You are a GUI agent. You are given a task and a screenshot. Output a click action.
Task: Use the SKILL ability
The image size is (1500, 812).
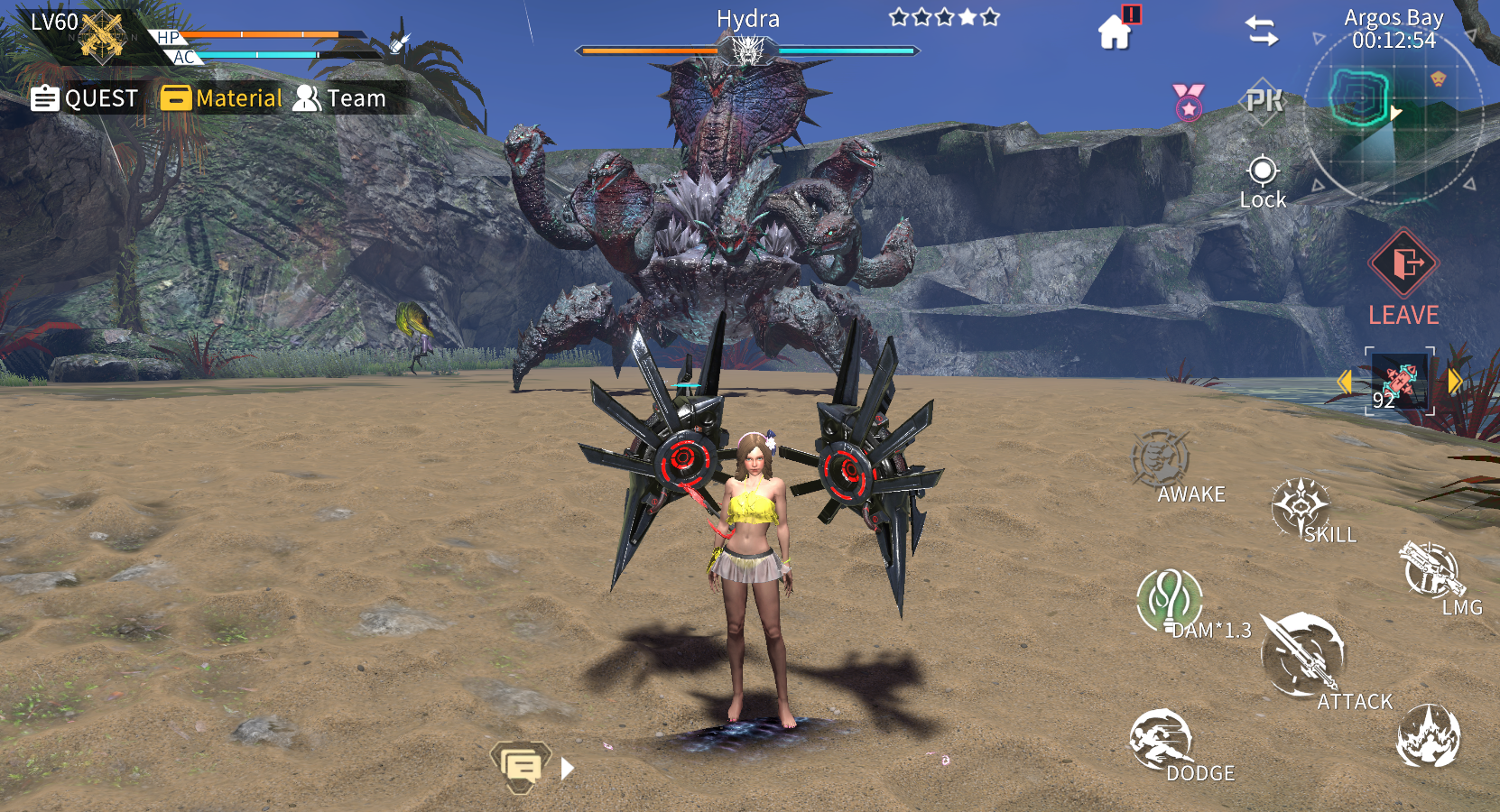(x=1302, y=509)
